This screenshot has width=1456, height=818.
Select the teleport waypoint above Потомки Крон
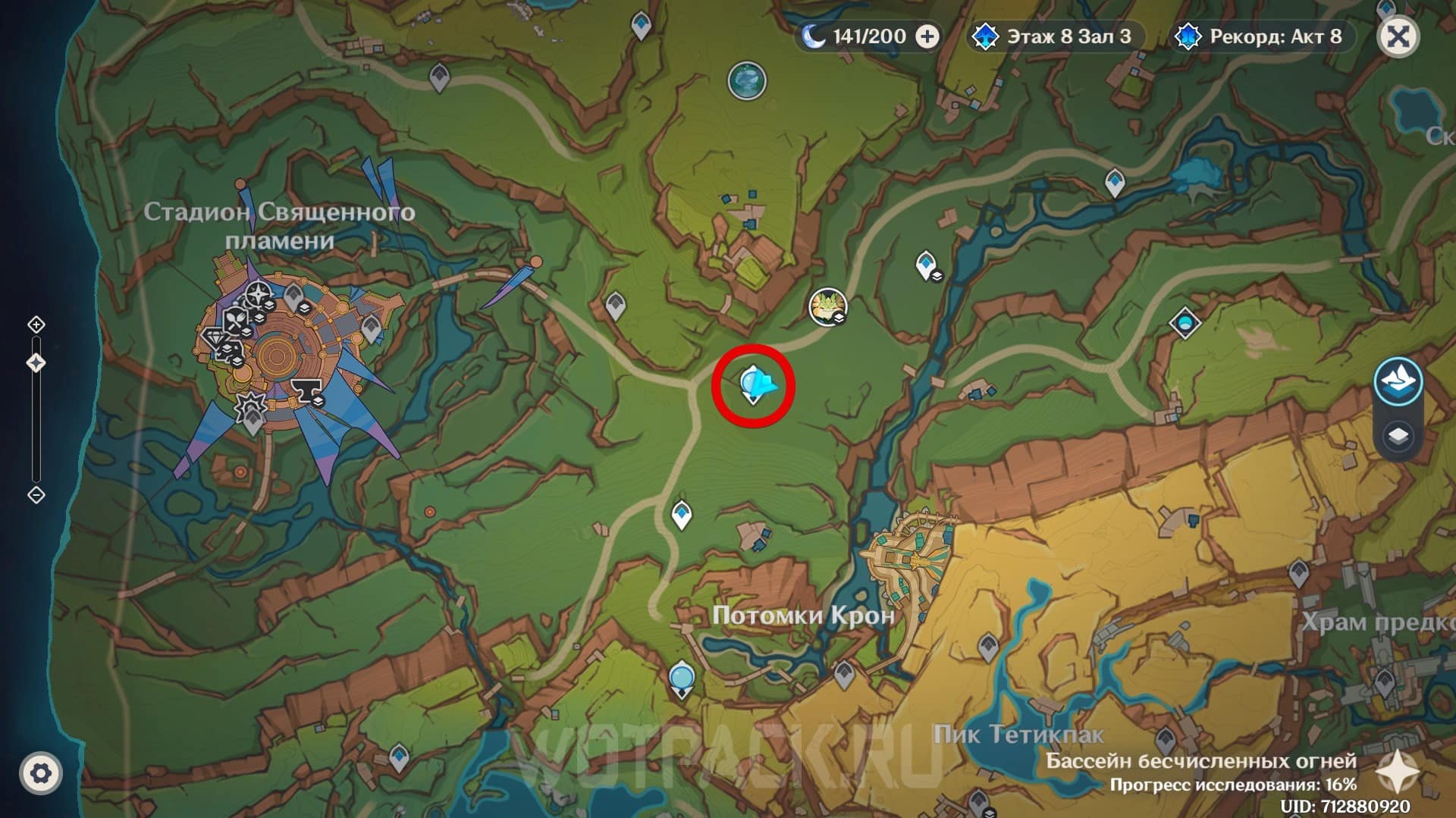682,515
